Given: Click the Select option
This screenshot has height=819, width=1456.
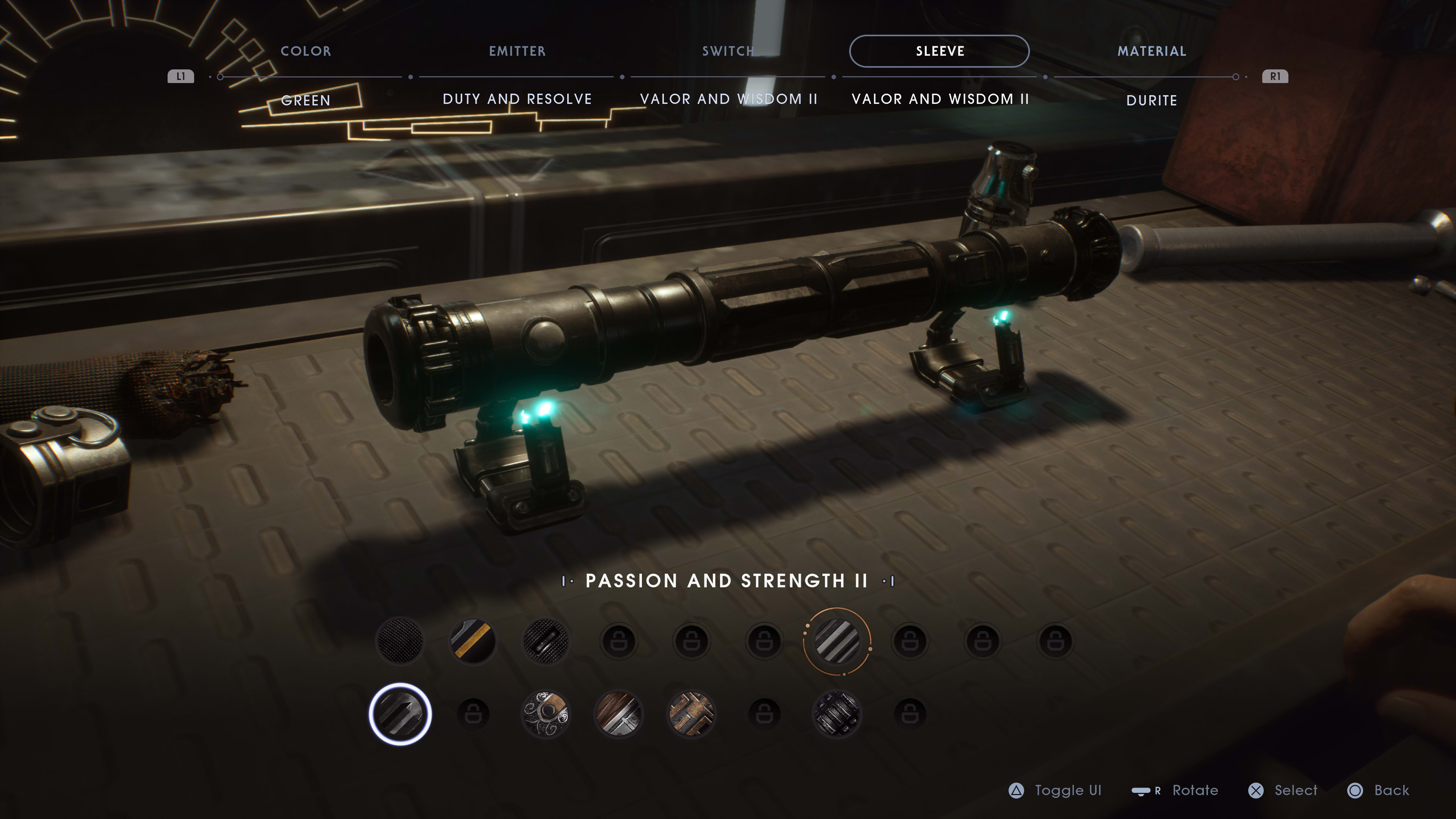Looking at the screenshot, I should tap(1283, 790).
